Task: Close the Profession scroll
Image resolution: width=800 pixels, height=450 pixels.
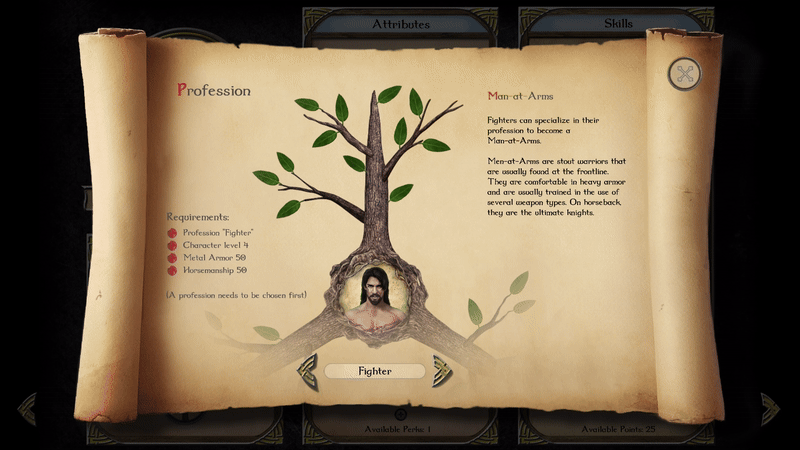Action: click(685, 73)
